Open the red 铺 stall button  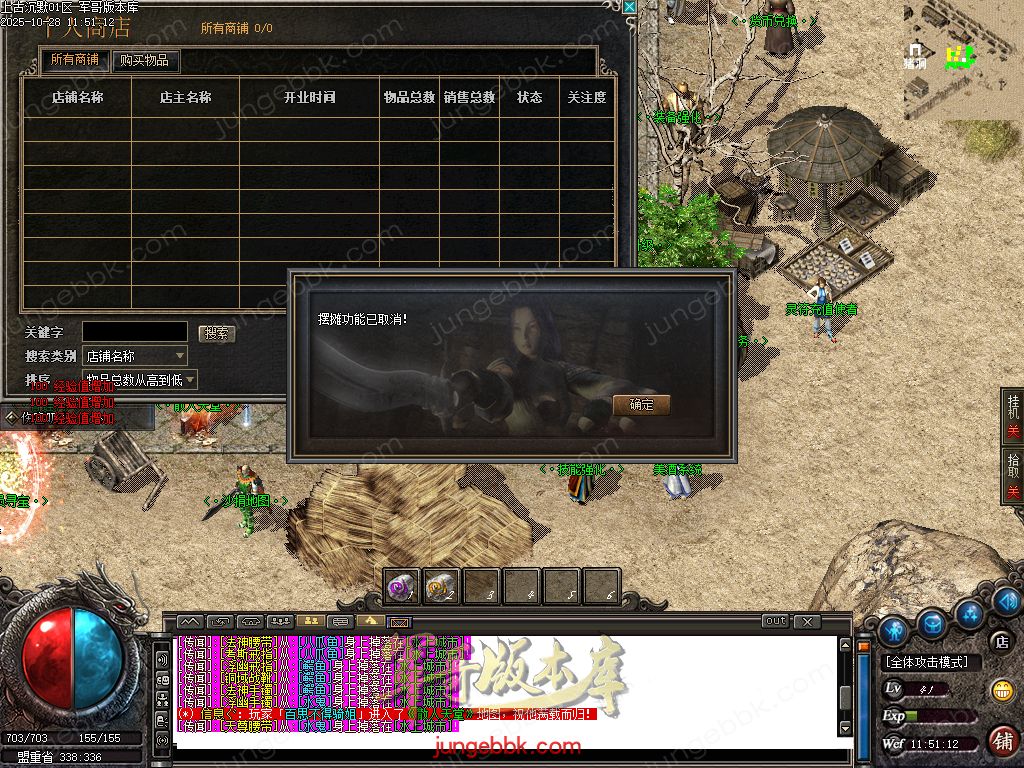[1001, 741]
